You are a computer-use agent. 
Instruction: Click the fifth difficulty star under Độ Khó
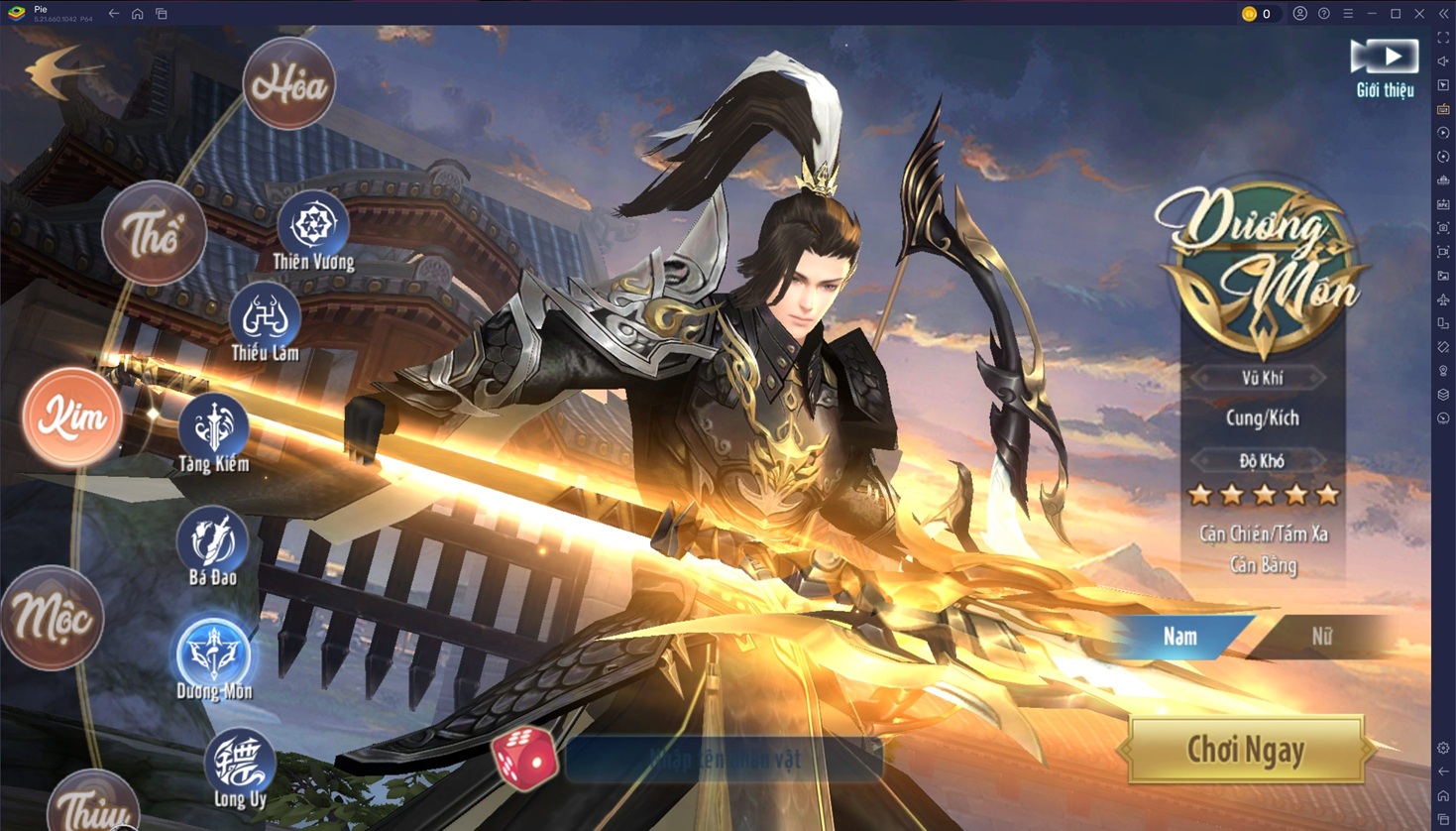pyautogui.click(x=1328, y=493)
